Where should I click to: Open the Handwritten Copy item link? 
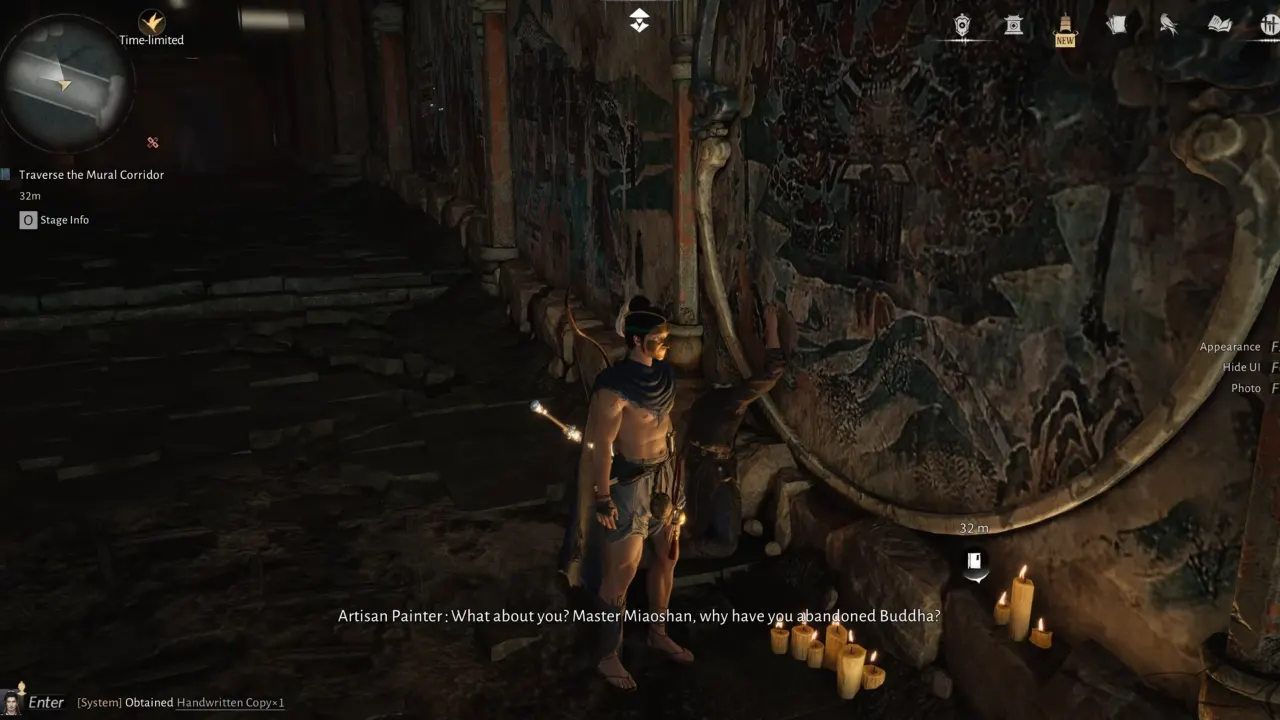[x=229, y=702]
